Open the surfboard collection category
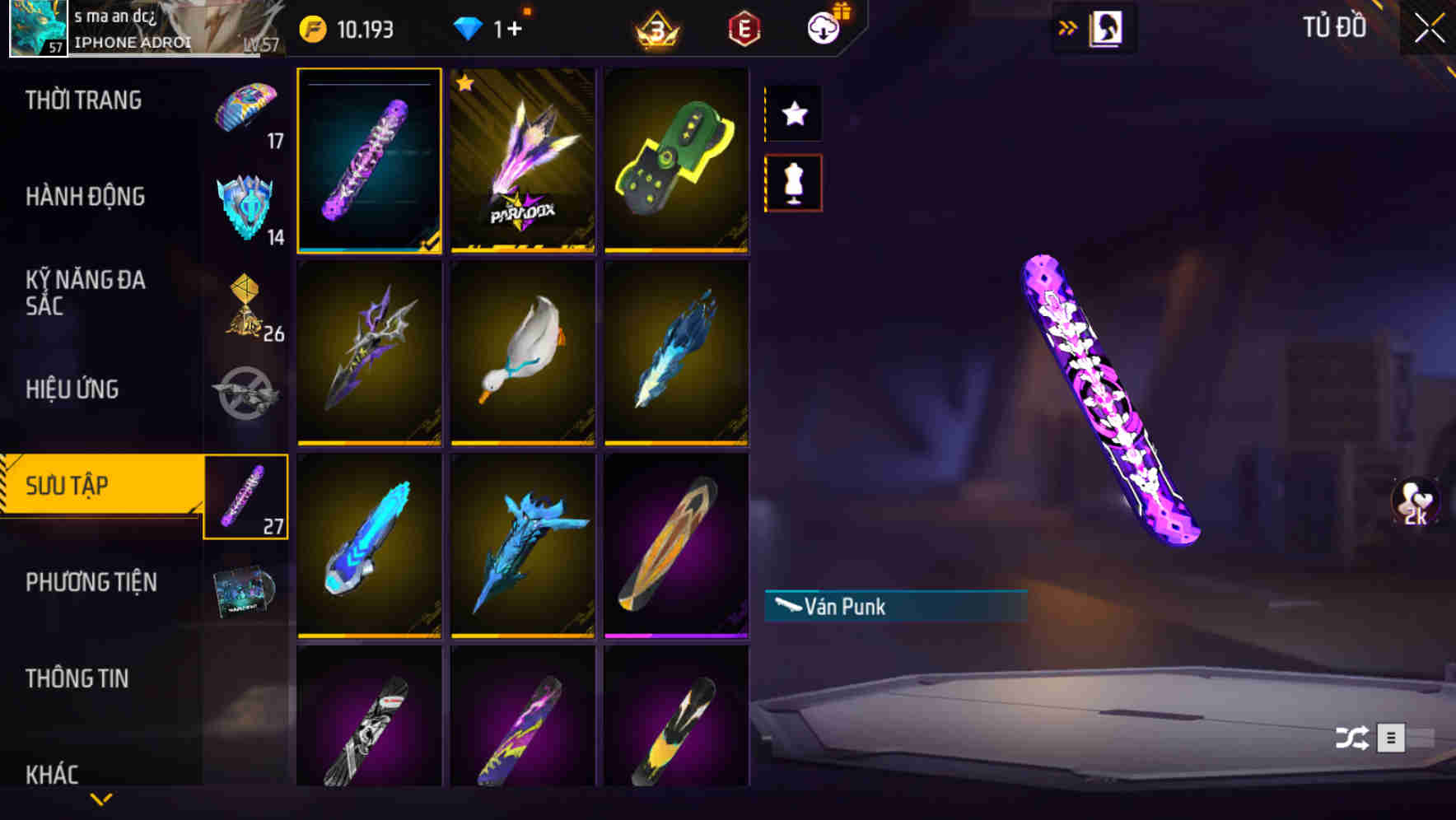This screenshot has height=820, width=1456. pos(247,496)
